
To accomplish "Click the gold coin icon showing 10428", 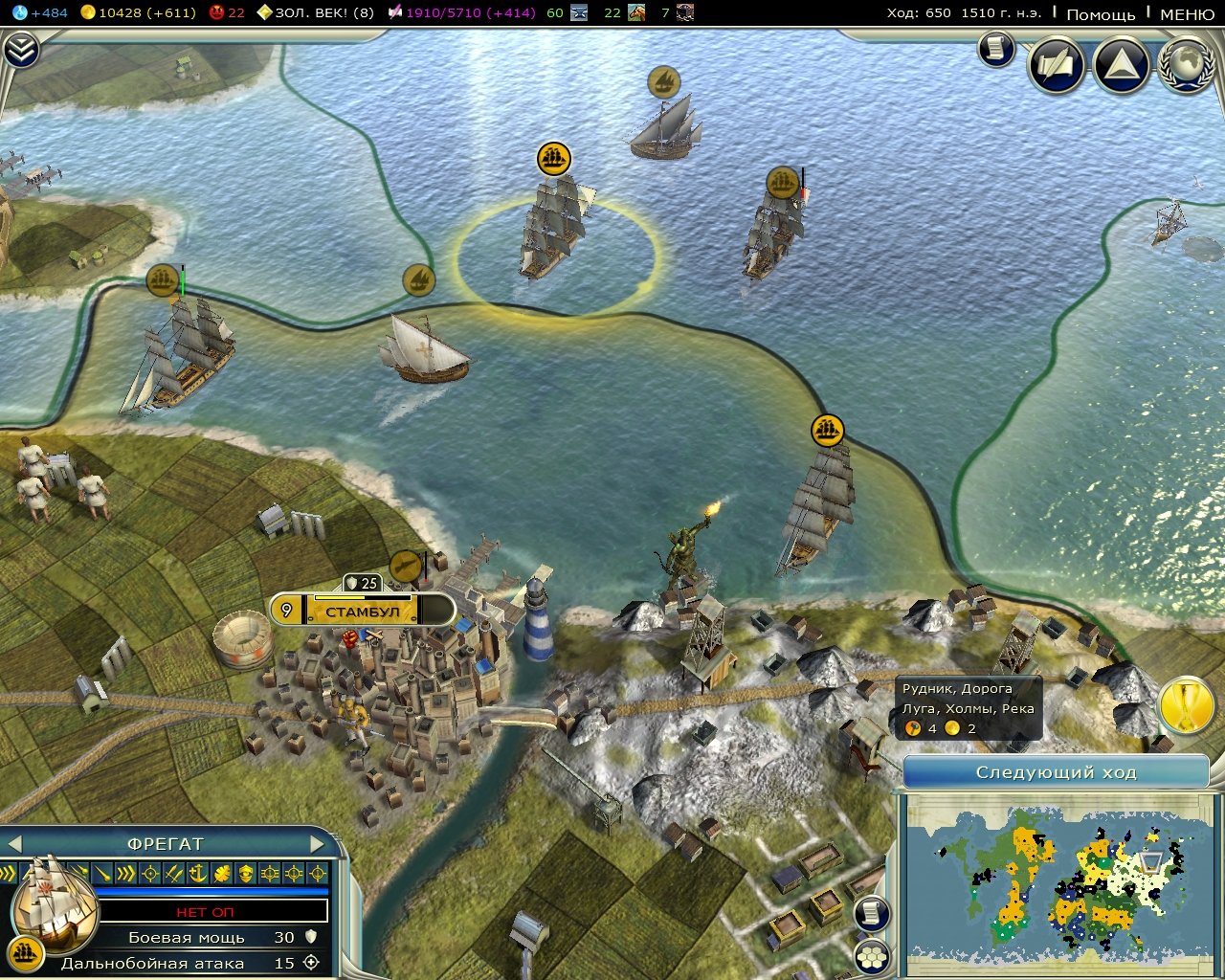I will click(88, 13).
